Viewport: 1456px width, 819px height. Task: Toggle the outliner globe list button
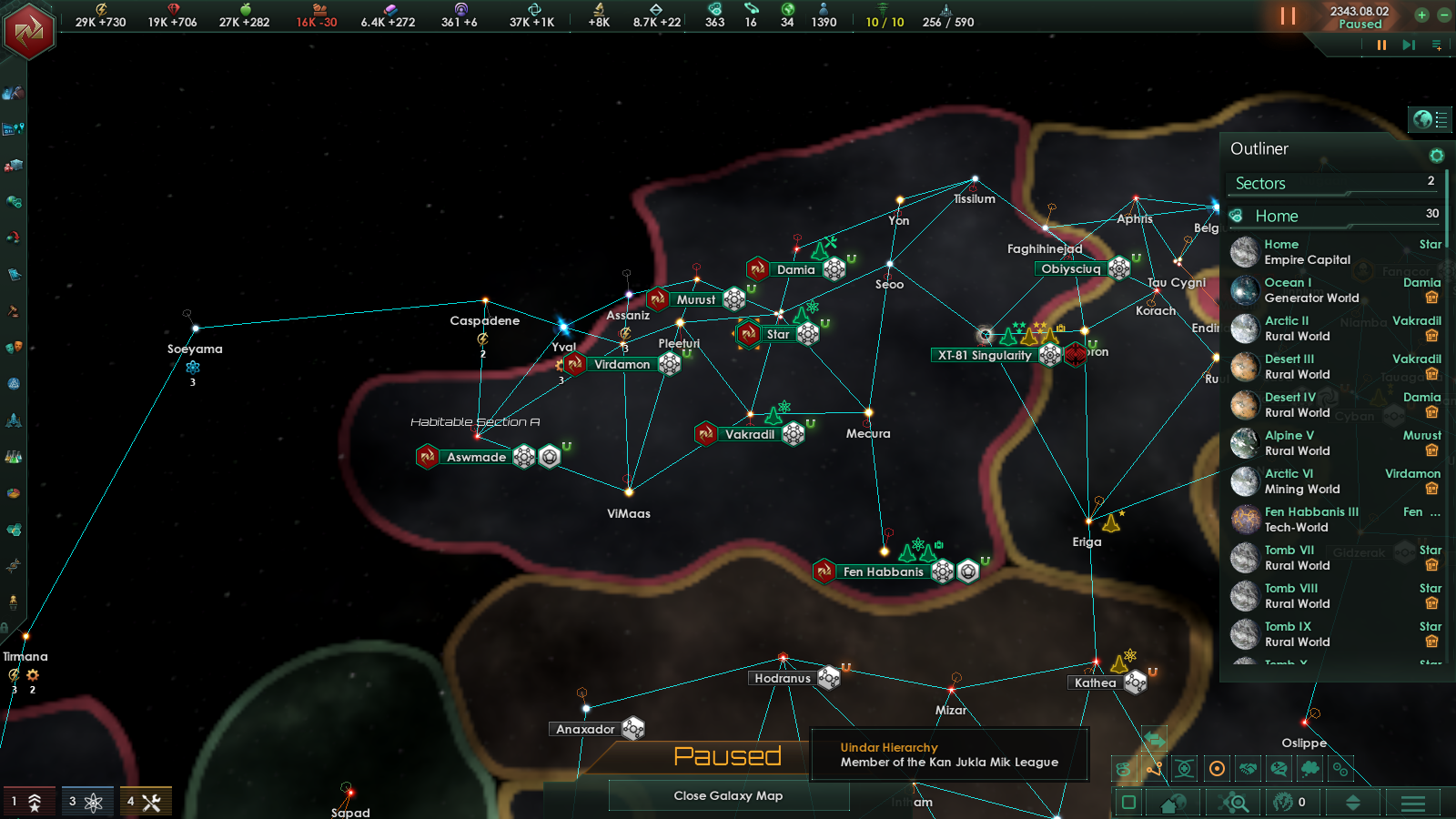[1431, 119]
